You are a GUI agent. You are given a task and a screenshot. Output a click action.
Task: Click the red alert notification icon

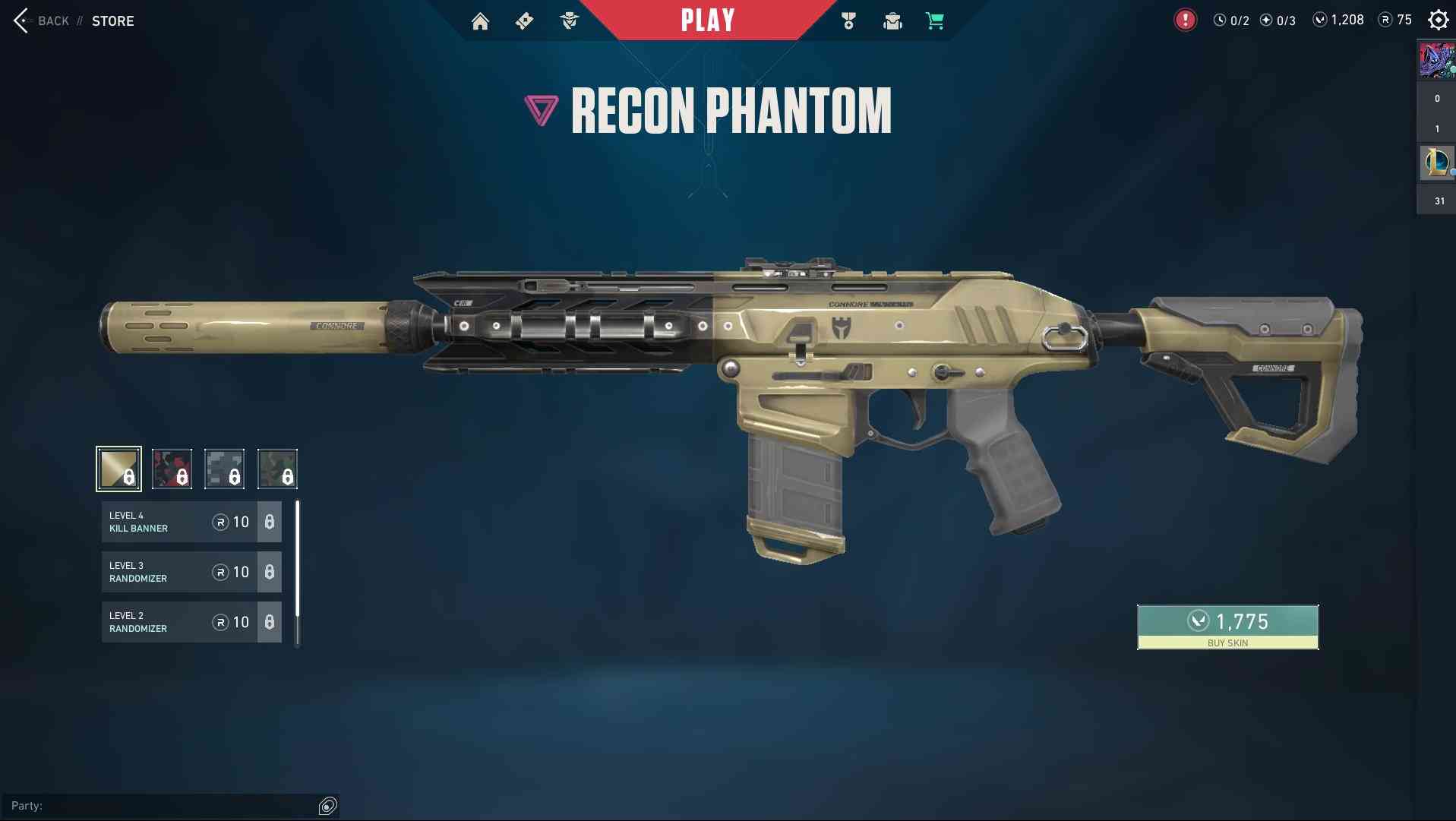point(1184,18)
